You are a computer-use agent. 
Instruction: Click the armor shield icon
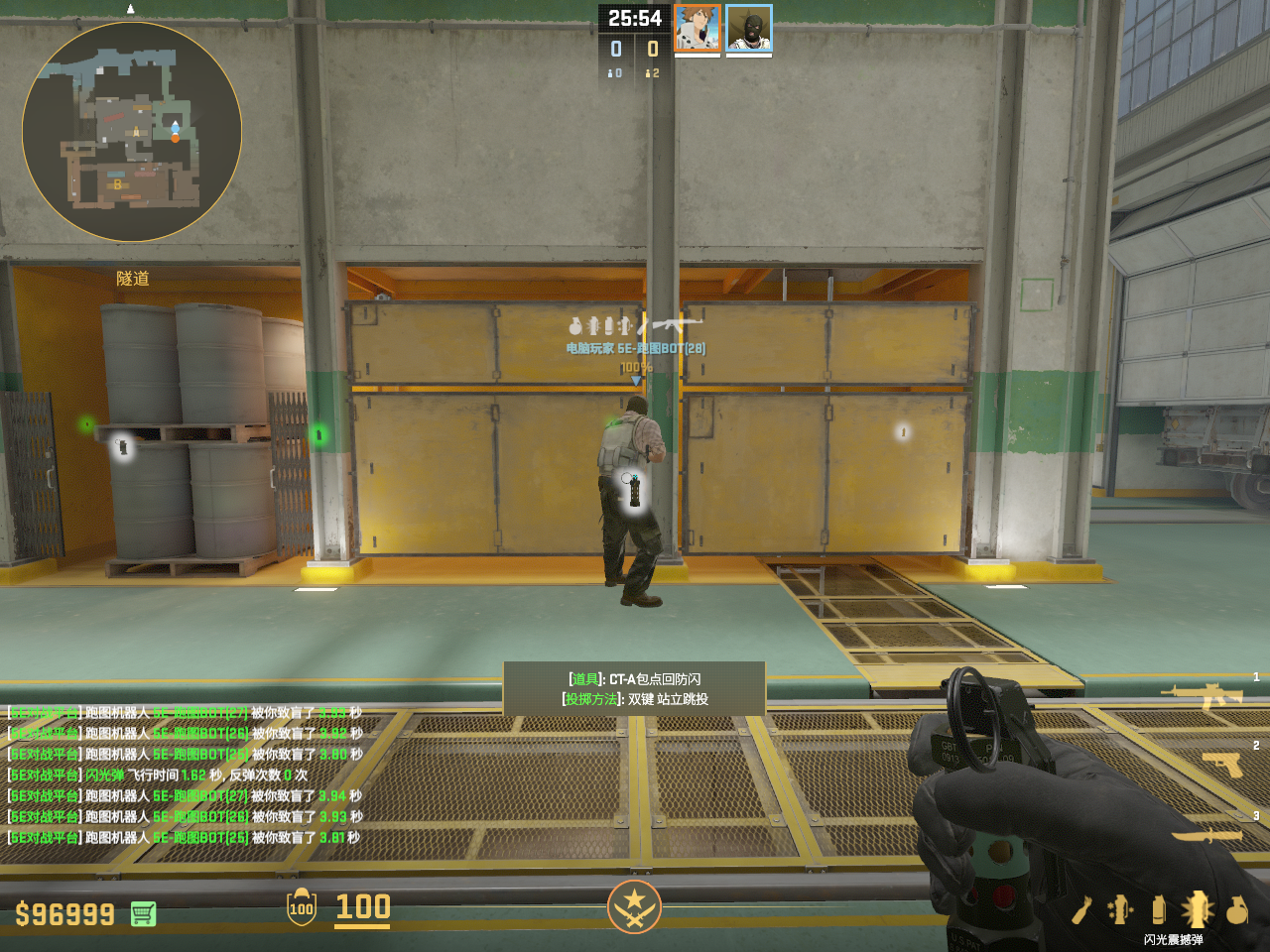(x=302, y=907)
